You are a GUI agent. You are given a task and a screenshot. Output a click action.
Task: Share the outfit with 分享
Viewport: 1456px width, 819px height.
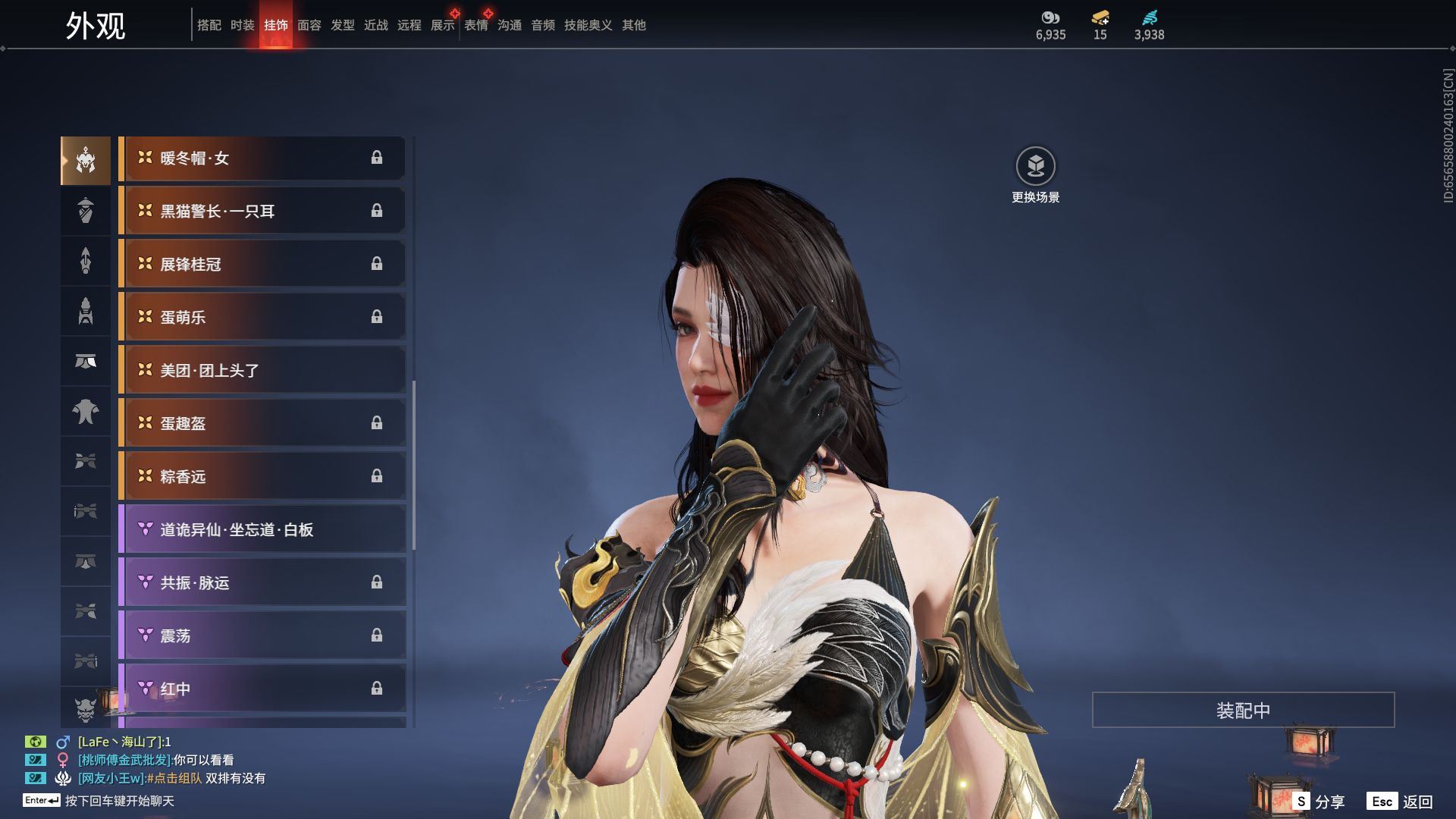pos(1319,801)
